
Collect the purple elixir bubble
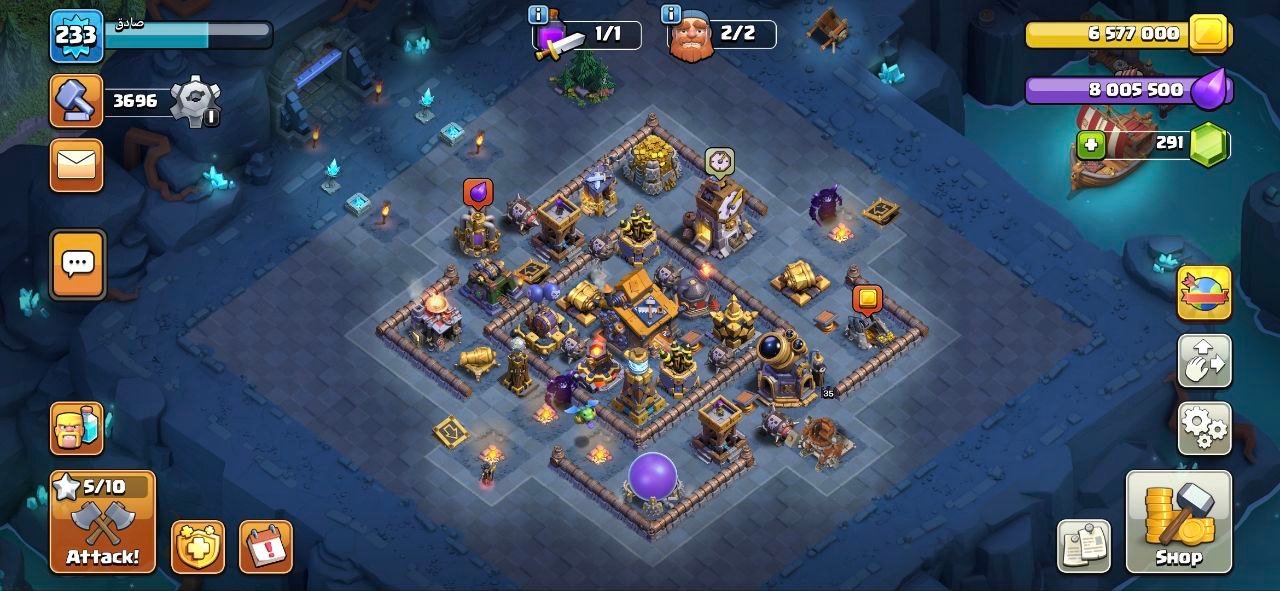point(478,193)
